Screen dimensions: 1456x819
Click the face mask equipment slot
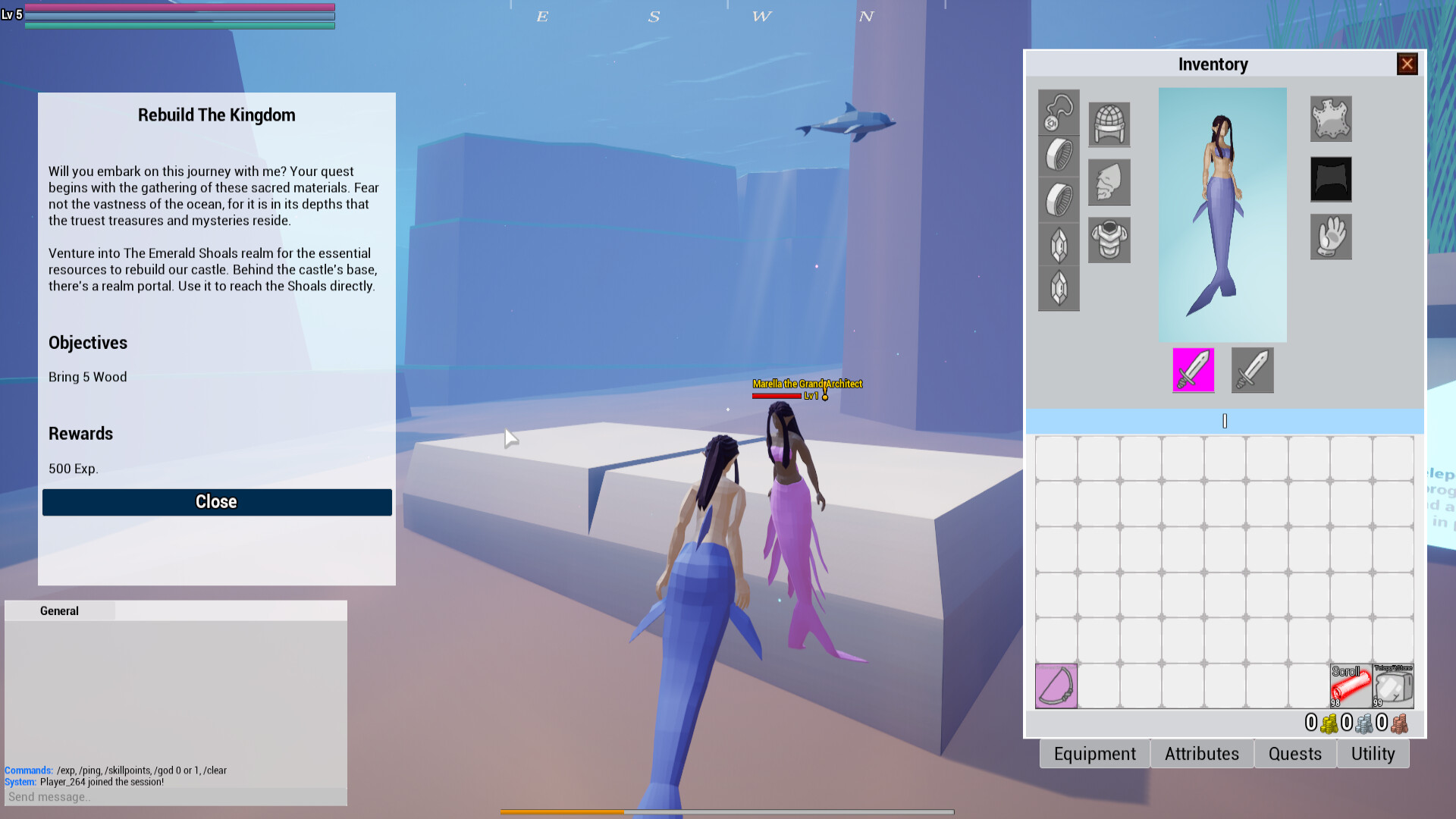[1109, 182]
